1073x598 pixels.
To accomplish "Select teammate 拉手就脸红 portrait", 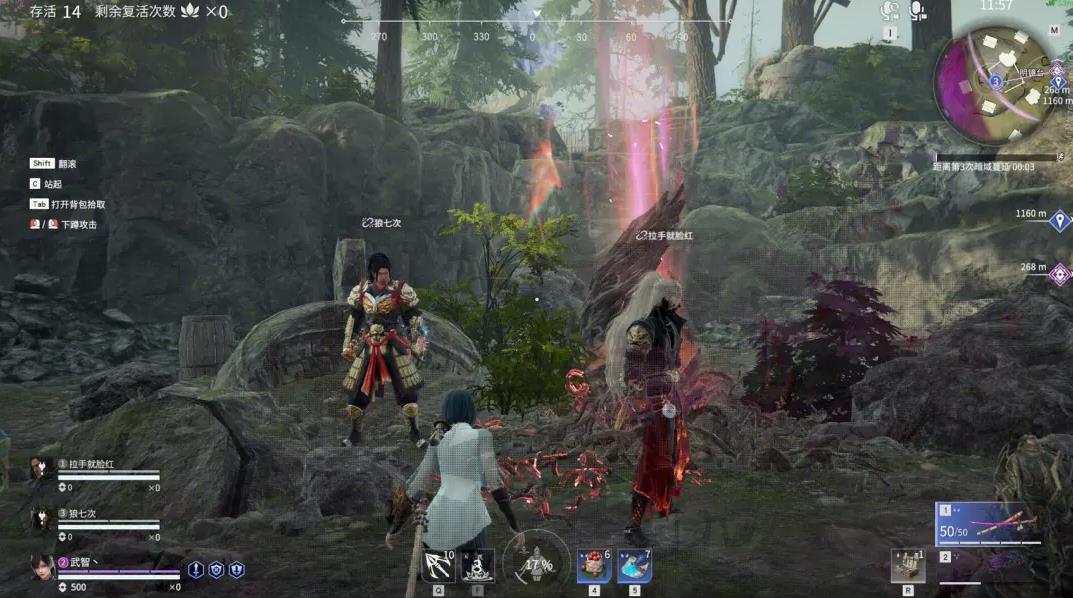I will [41, 470].
